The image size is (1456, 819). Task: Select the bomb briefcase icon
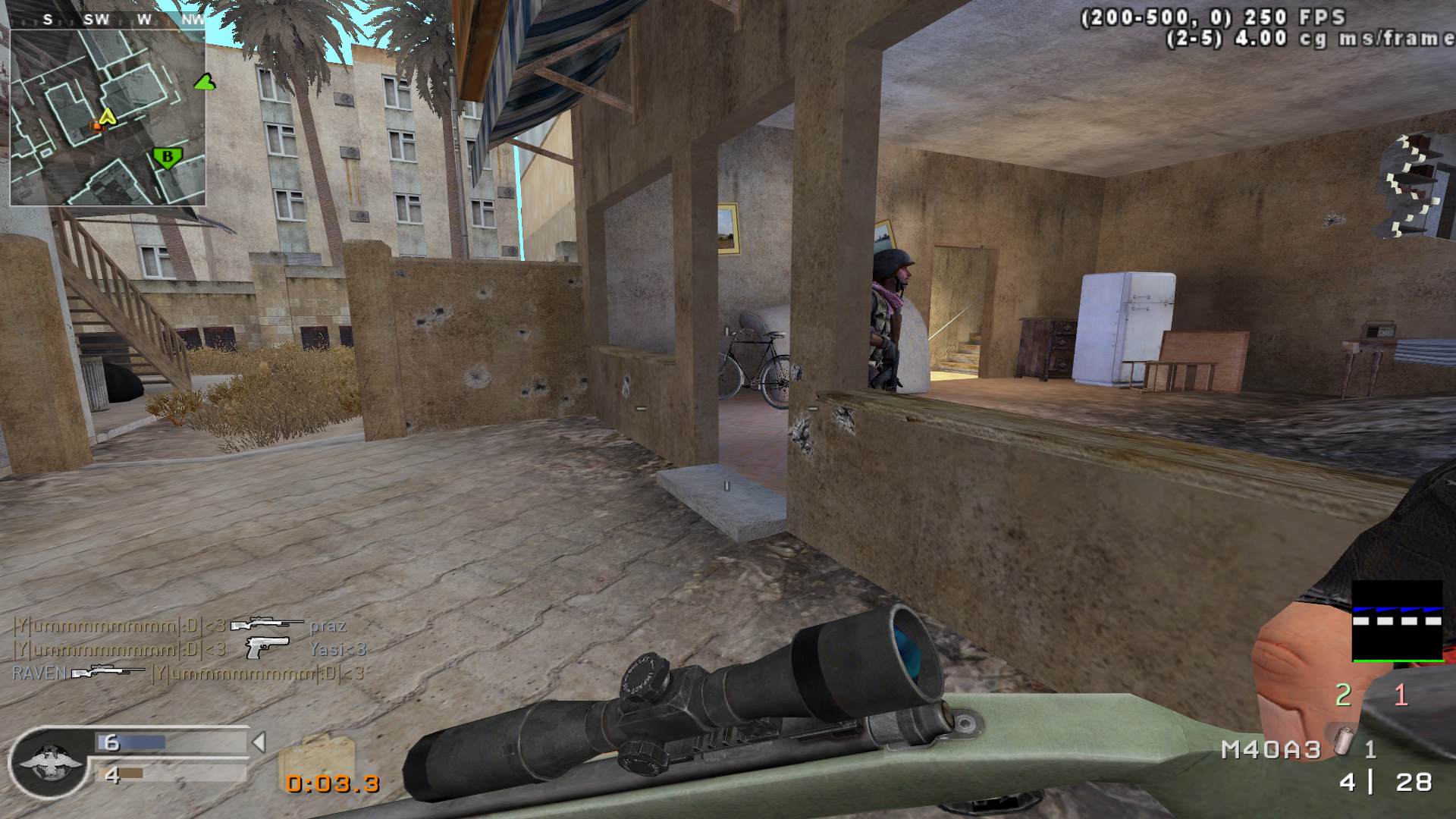tap(316, 758)
